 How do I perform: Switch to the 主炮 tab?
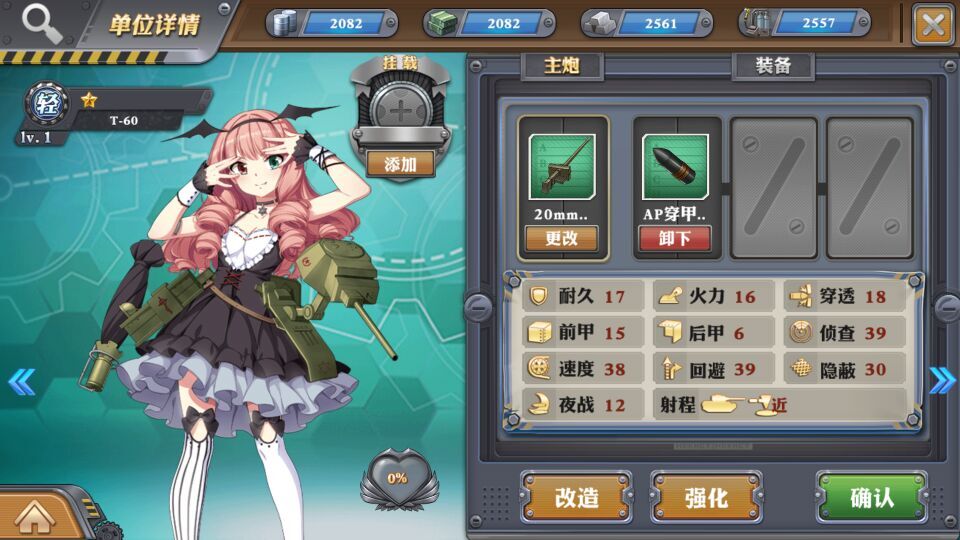click(561, 66)
